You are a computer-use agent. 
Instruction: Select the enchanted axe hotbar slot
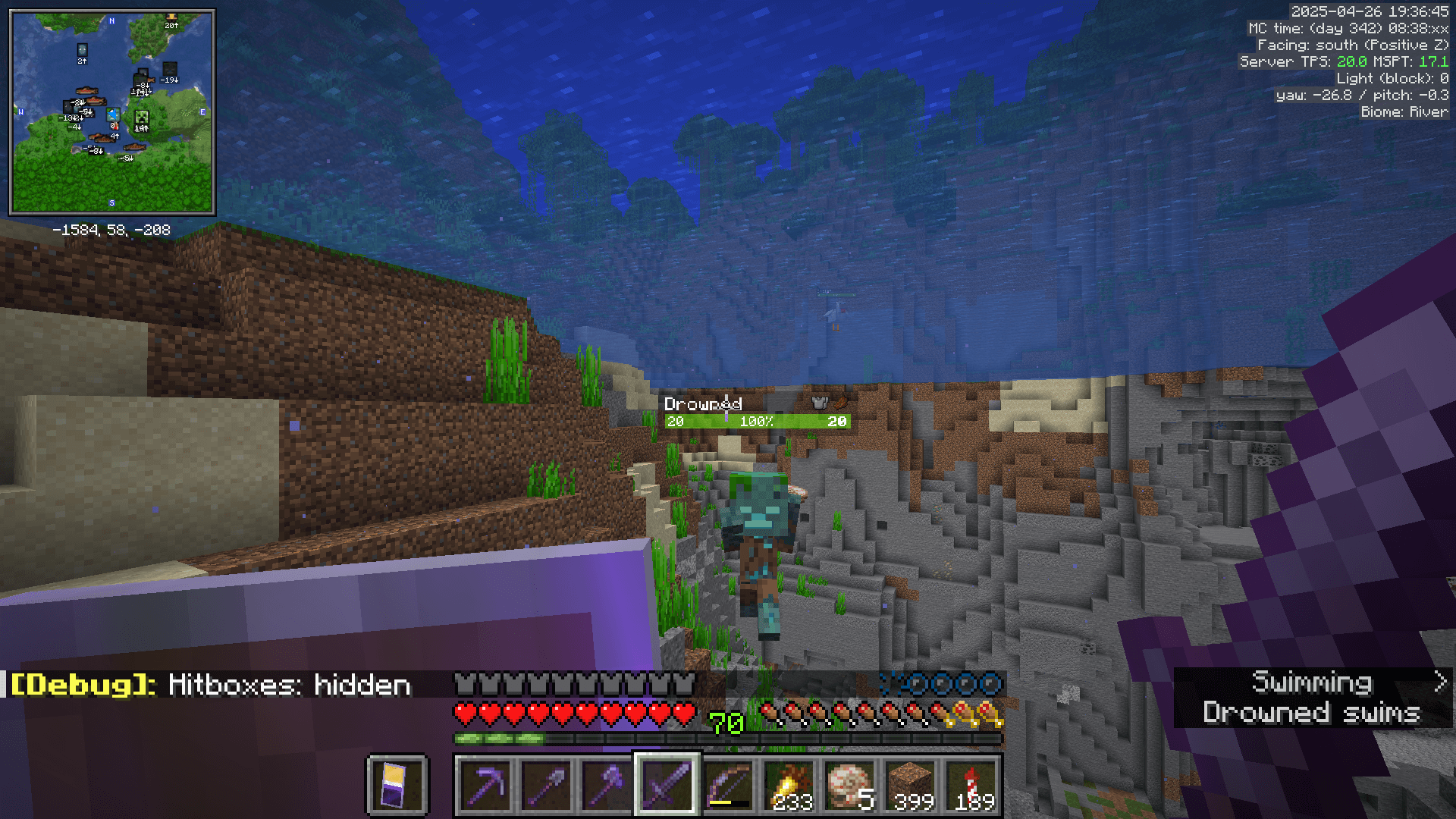(x=606, y=783)
